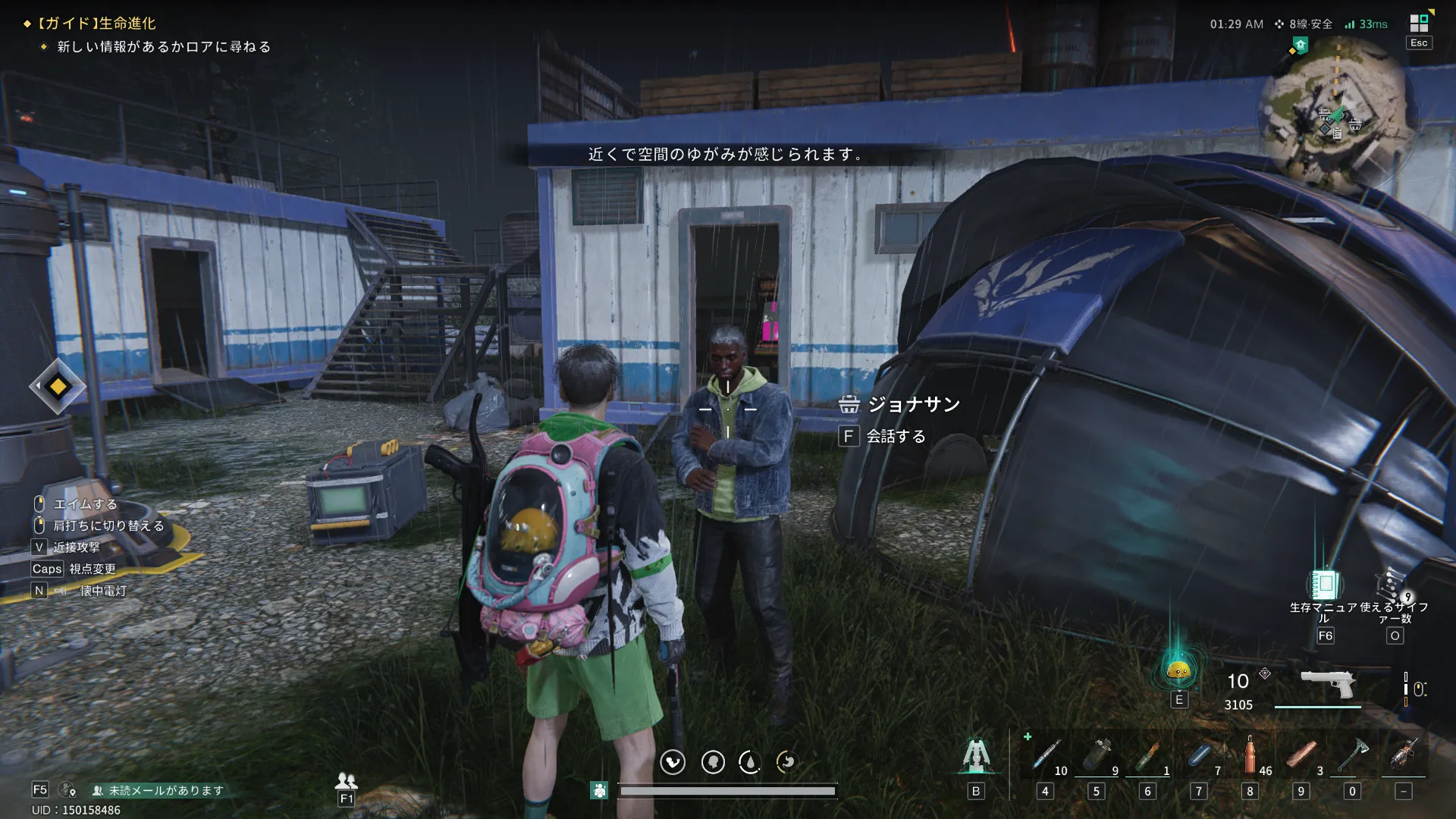The height and width of the screenshot is (819, 1456).
Task: Open the 生存マニュアル survival manual icon
Action: tap(1324, 585)
